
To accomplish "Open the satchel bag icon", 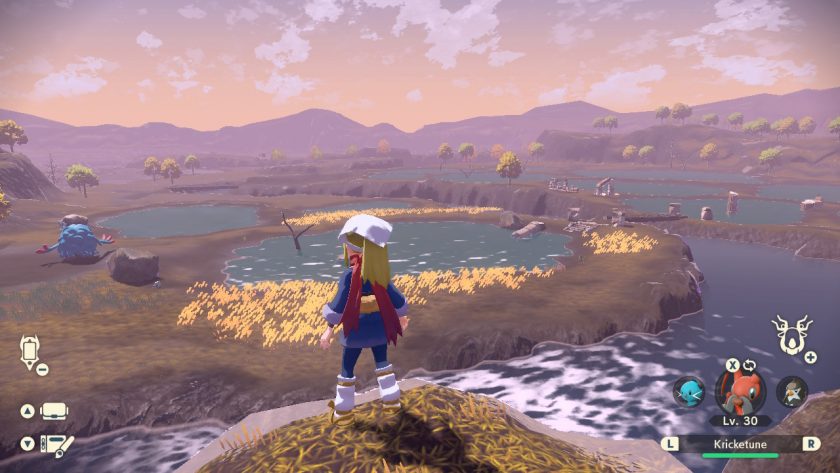I will (54, 412).
